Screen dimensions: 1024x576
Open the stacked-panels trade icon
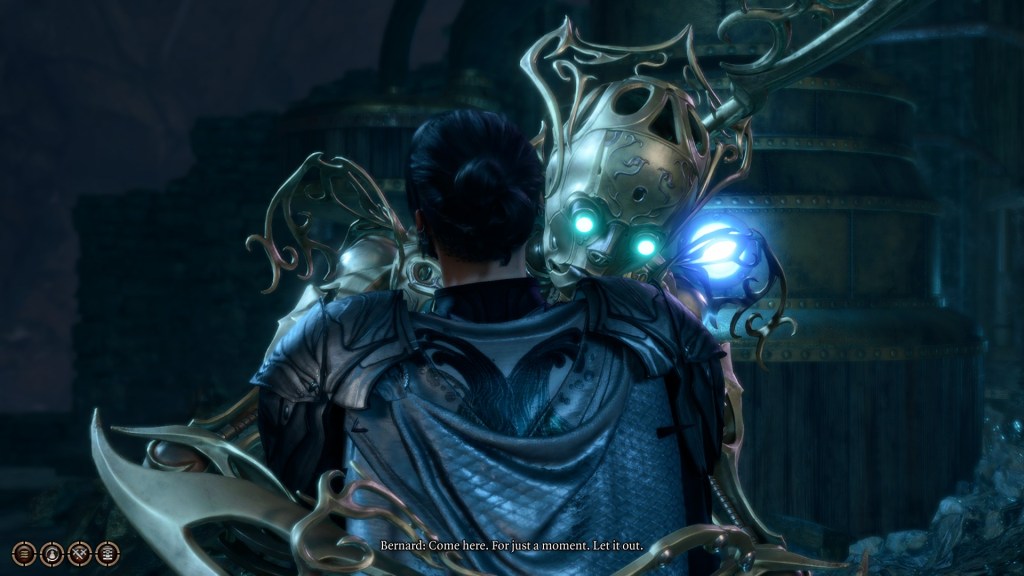coord(107,553)
